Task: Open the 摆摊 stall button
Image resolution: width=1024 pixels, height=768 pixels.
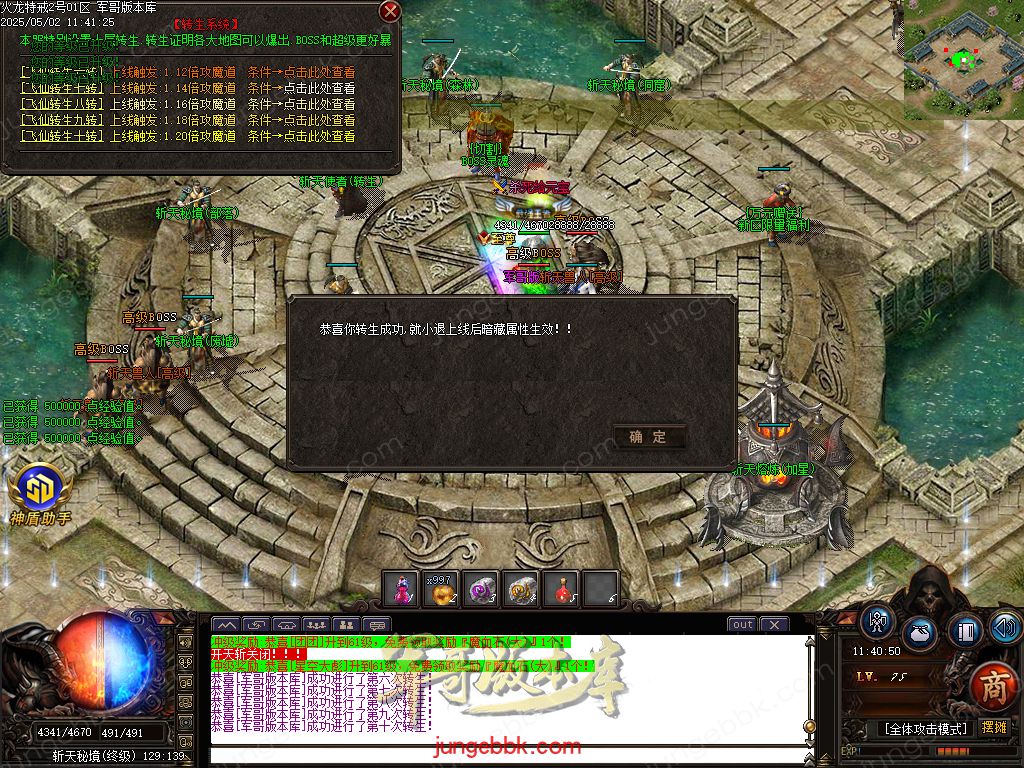Action: tap(994, 728)
